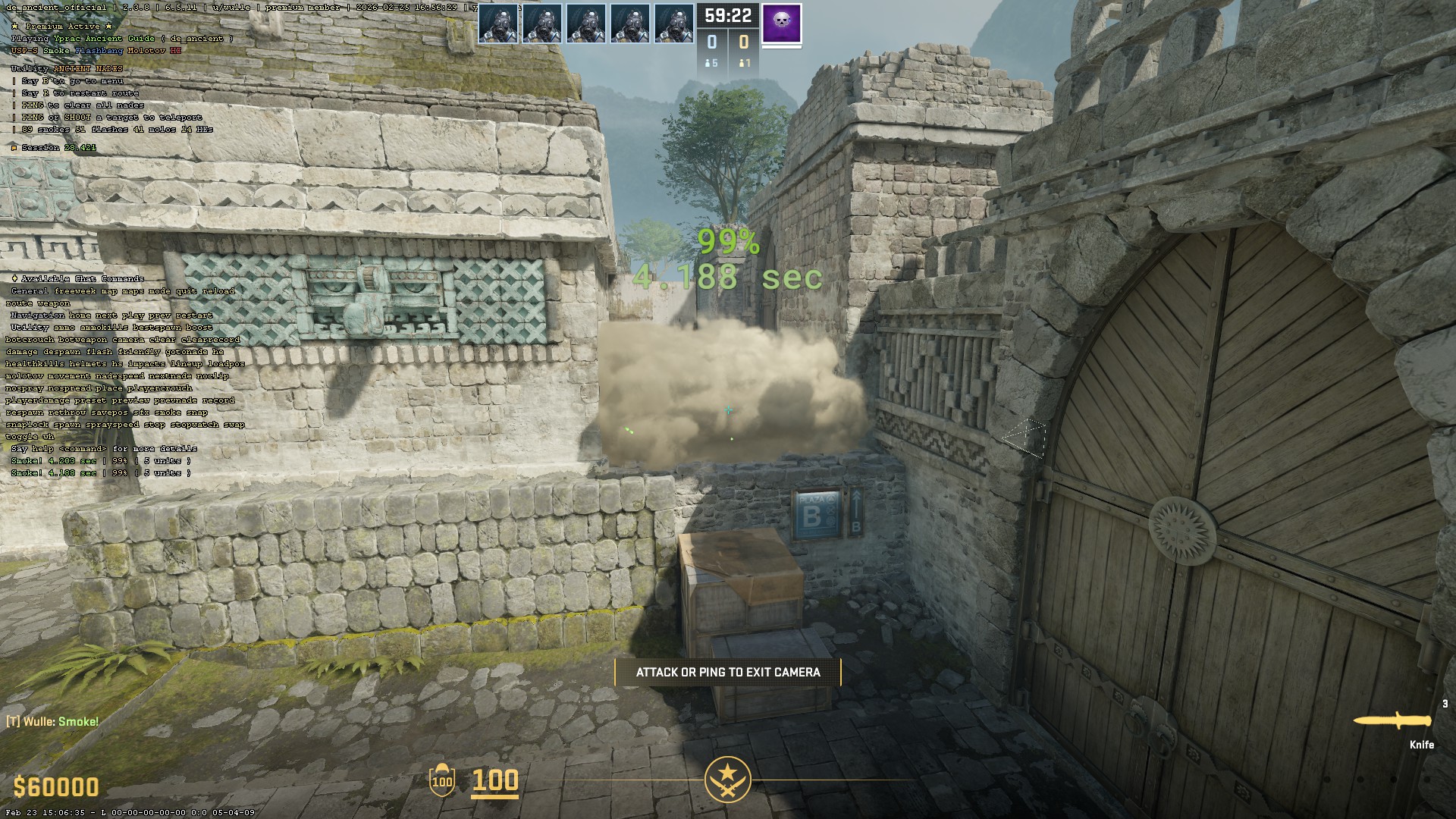Click the star emblem badge on the bottom bar
Image resolution: width=1456 pixels, height=819 pixels.
pyautogui.click(x=727, y=779)
